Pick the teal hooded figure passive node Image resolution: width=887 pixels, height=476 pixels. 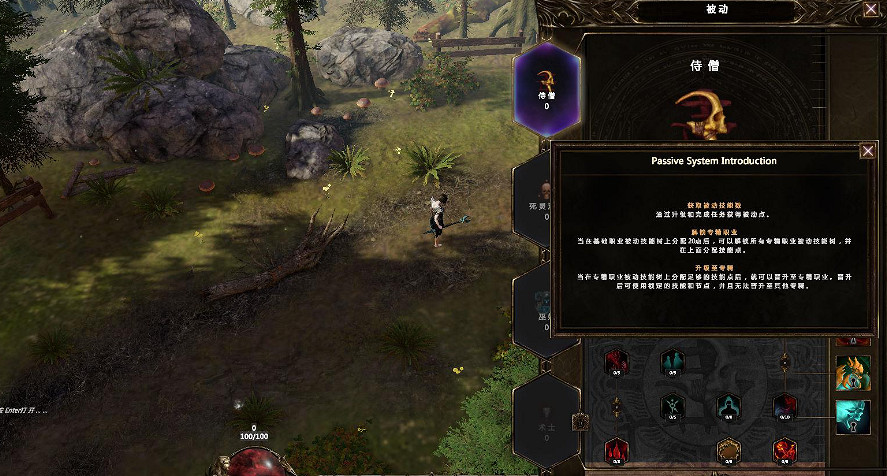tap(728, 405)
